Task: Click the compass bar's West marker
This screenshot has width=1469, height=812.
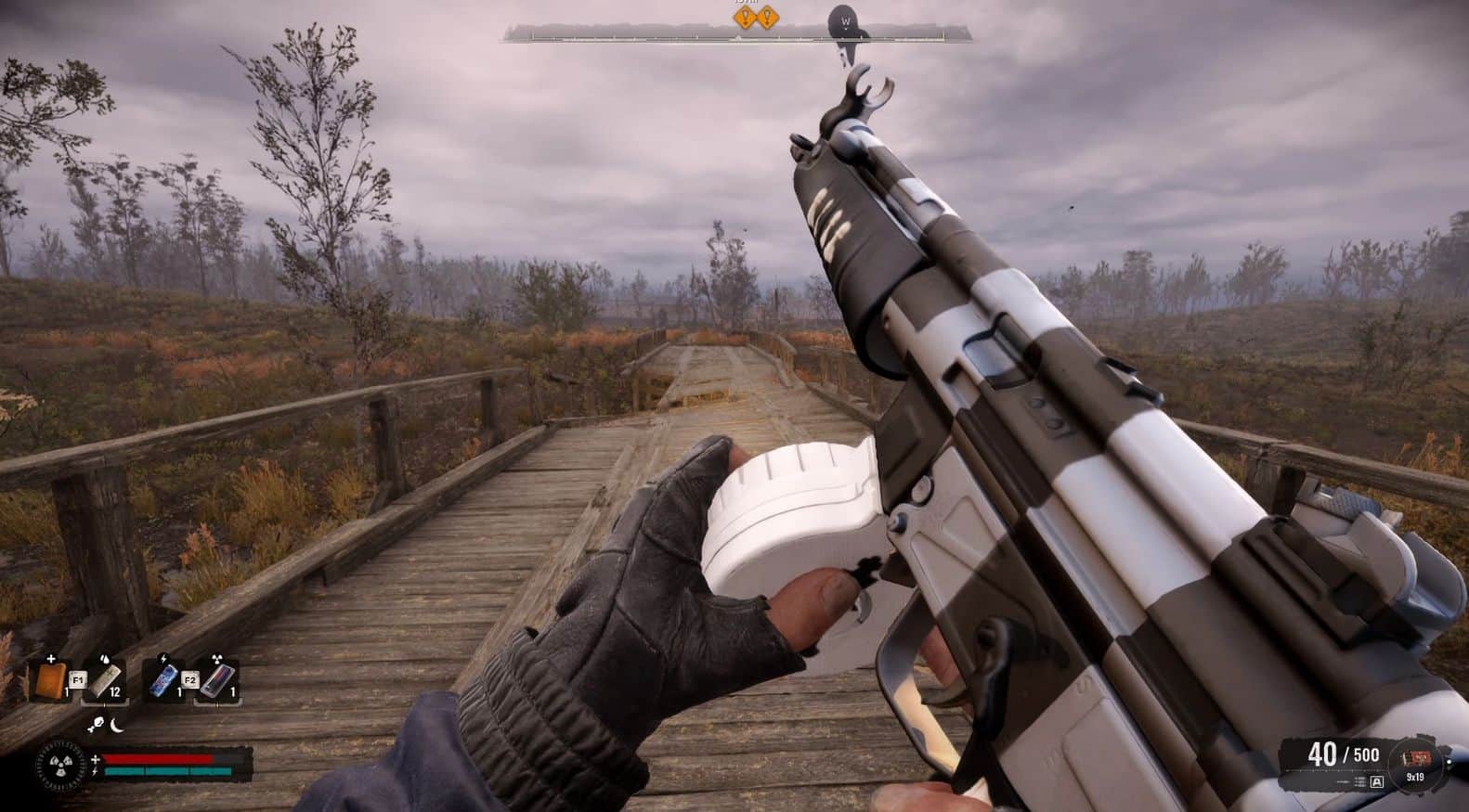Action: click(846, 21)
